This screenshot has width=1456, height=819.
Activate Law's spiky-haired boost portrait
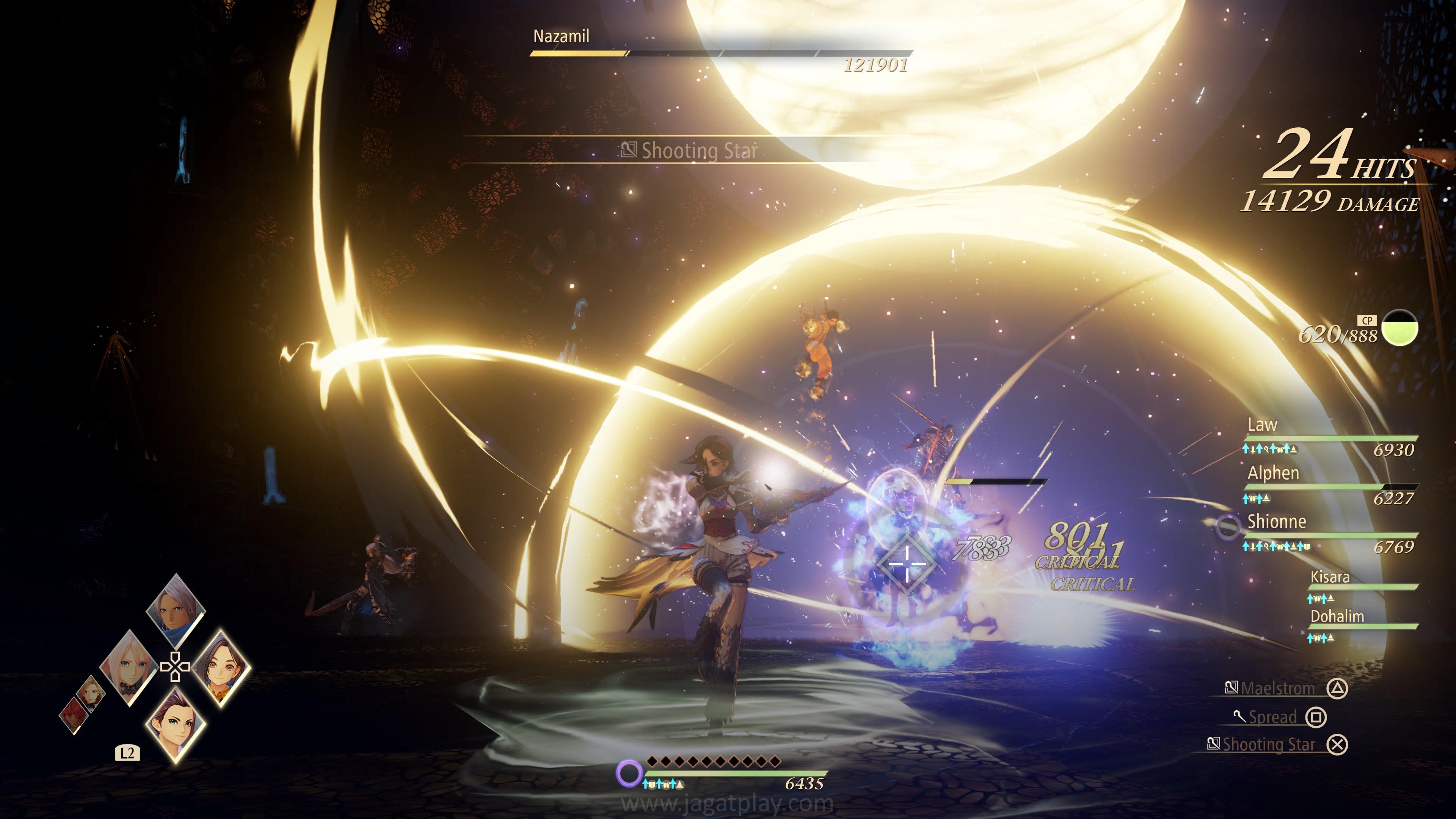[175, 725]
